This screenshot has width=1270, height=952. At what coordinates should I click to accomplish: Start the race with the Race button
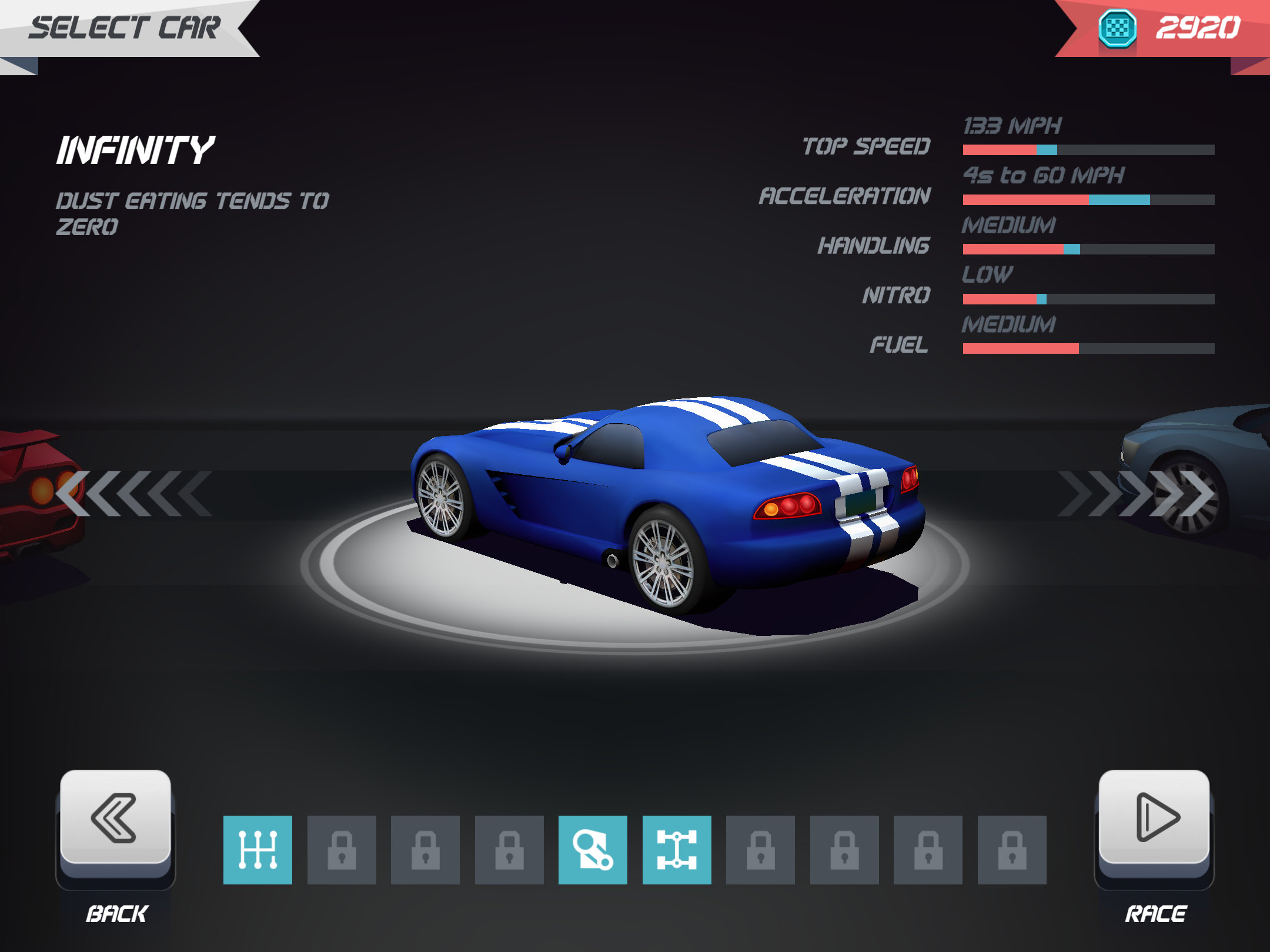pyautogui.click(x=1154, y=818)
